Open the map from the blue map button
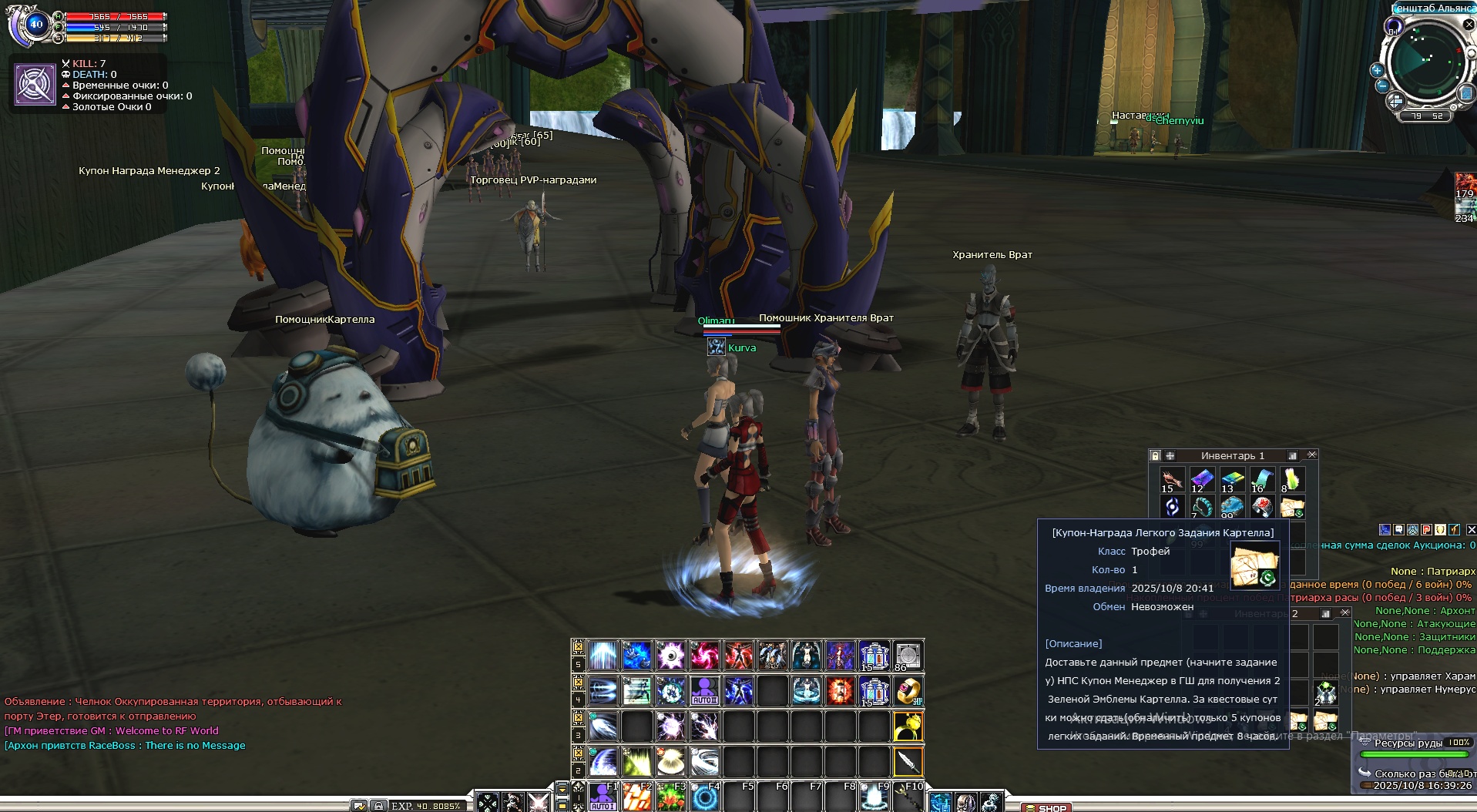The image size is (1477, 812). tap(1465, 94)
